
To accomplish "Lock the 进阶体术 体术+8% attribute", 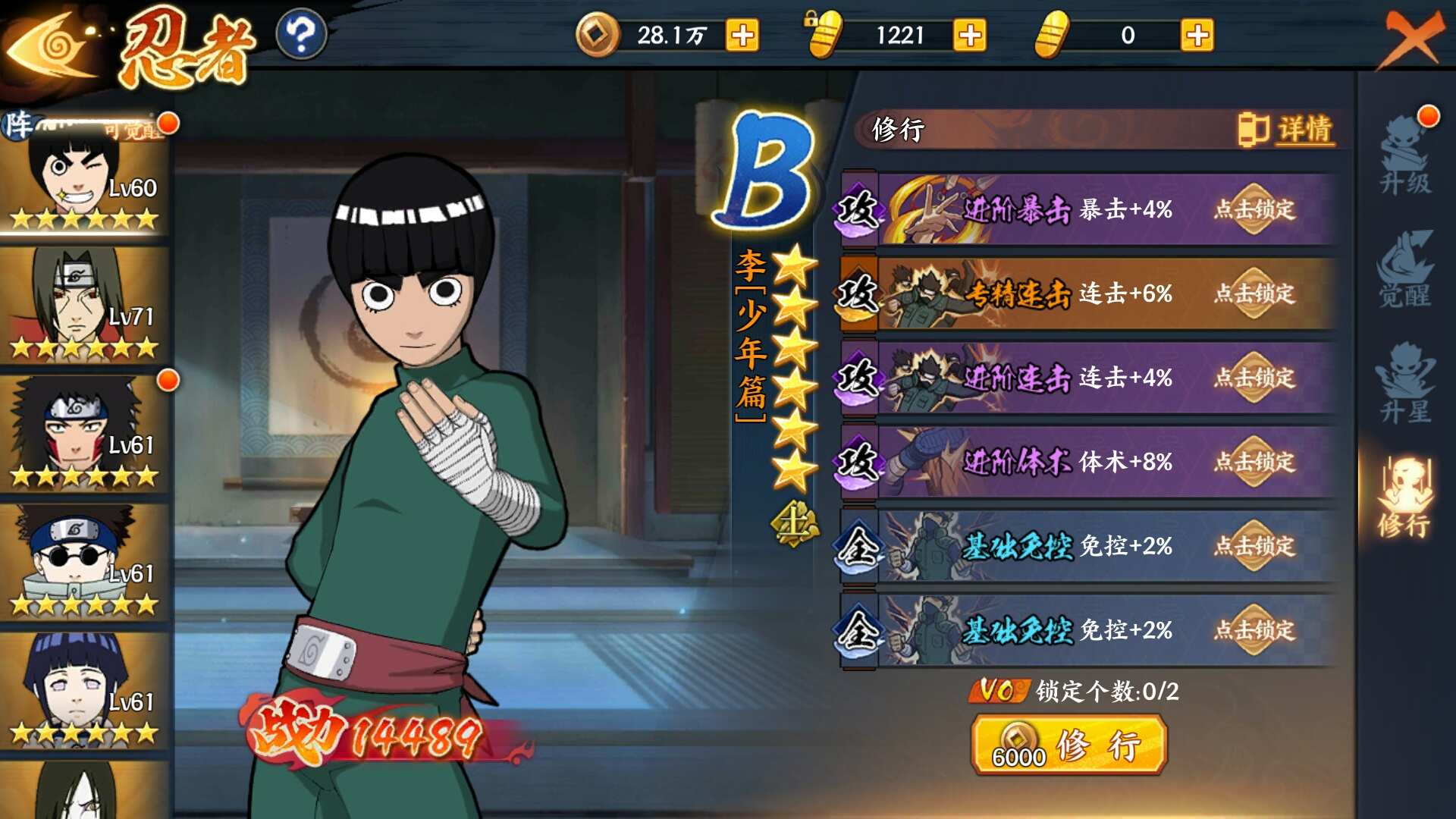I will (x=1254, y=462).
